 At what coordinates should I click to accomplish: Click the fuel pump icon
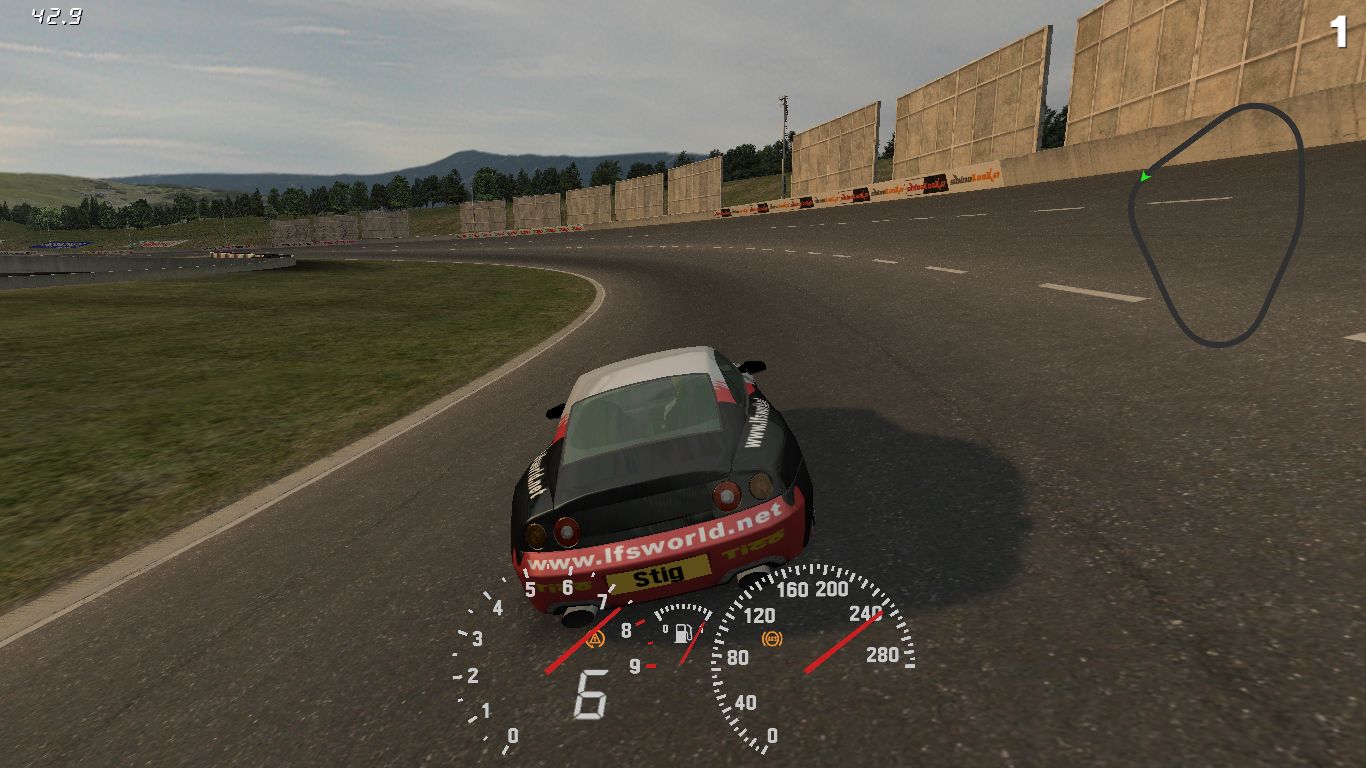pyautogui.click(x=684, y=633)
